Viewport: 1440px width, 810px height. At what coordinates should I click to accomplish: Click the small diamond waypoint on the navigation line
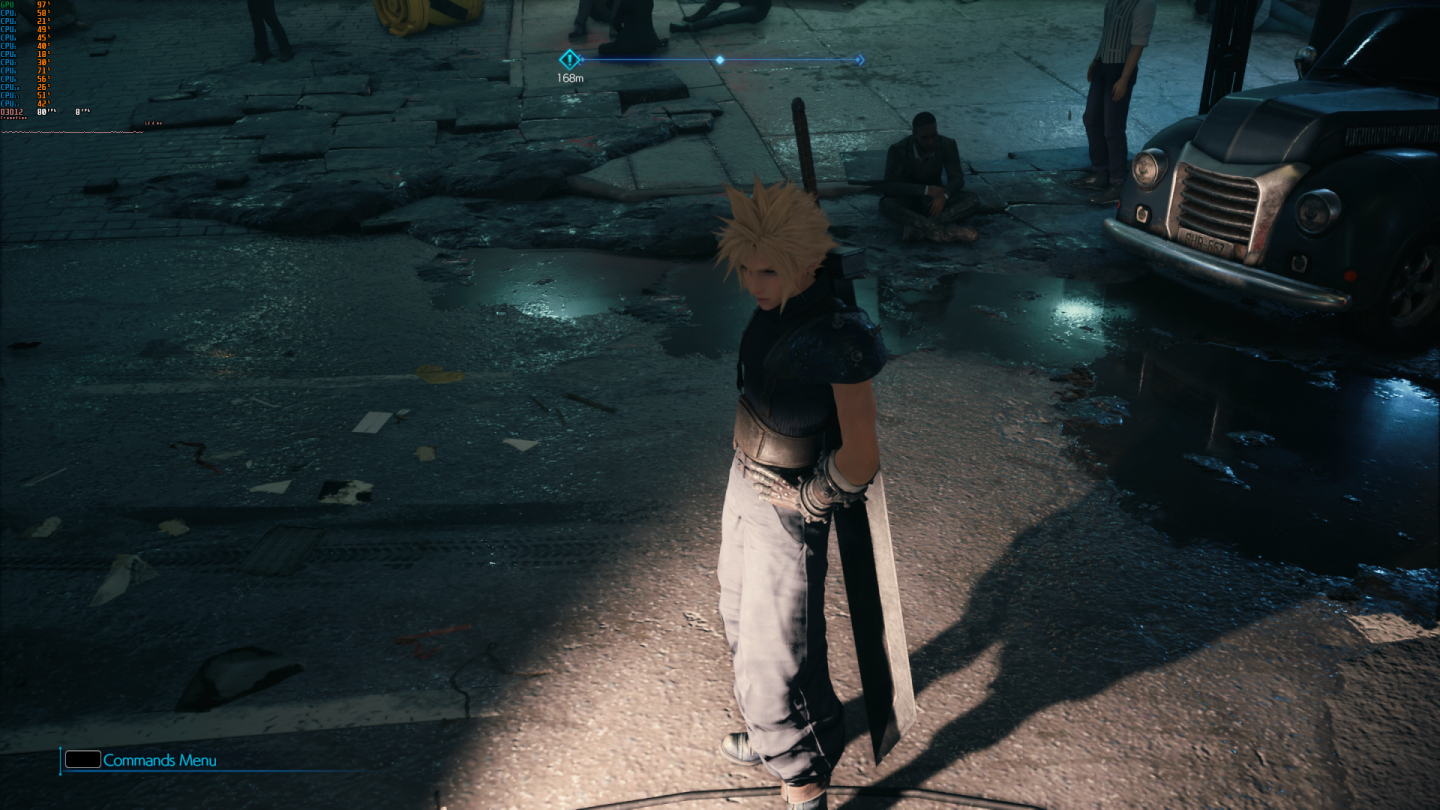[x=720, y=60]
